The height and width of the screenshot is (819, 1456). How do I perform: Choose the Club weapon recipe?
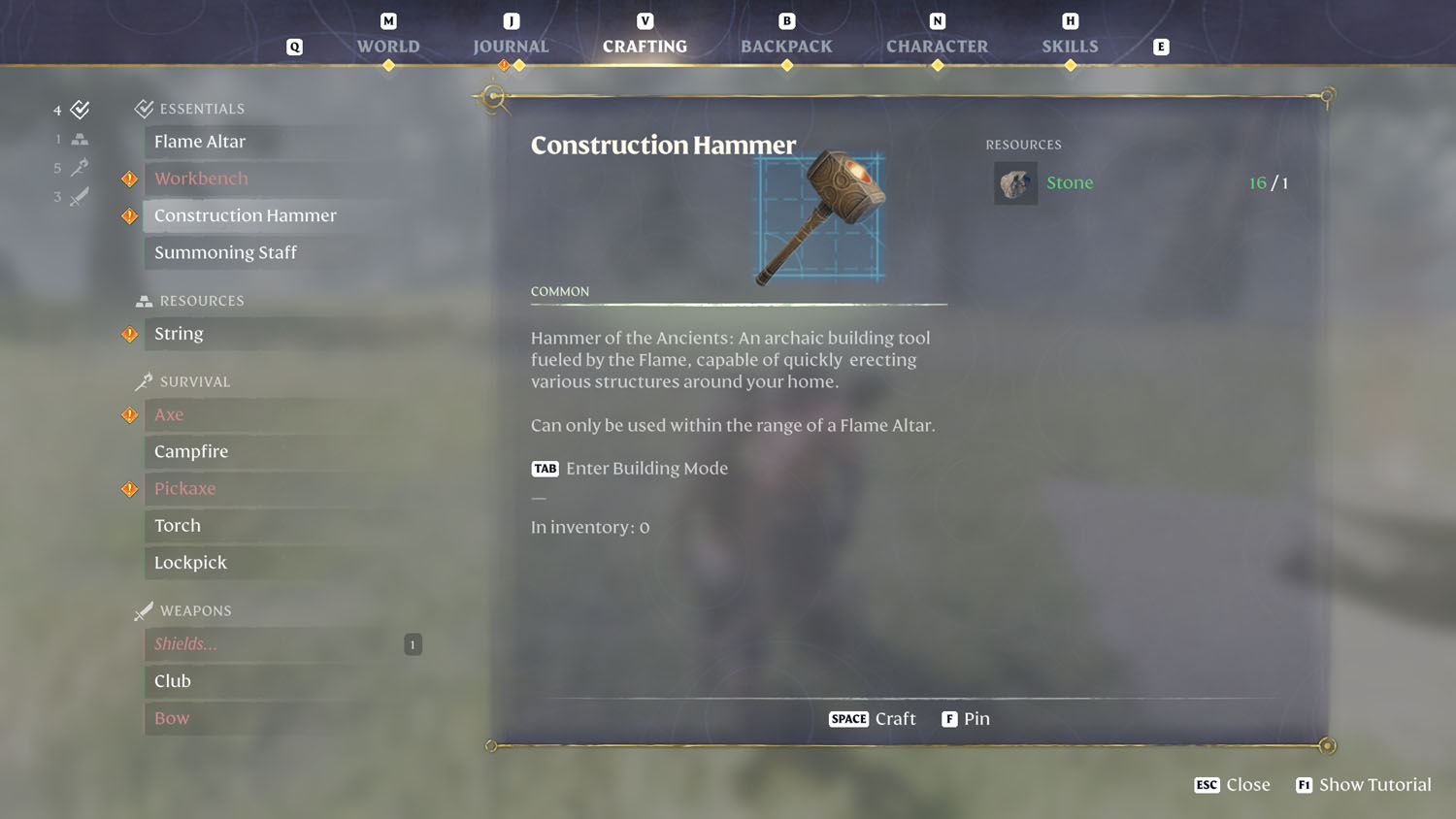coord(173,681)
